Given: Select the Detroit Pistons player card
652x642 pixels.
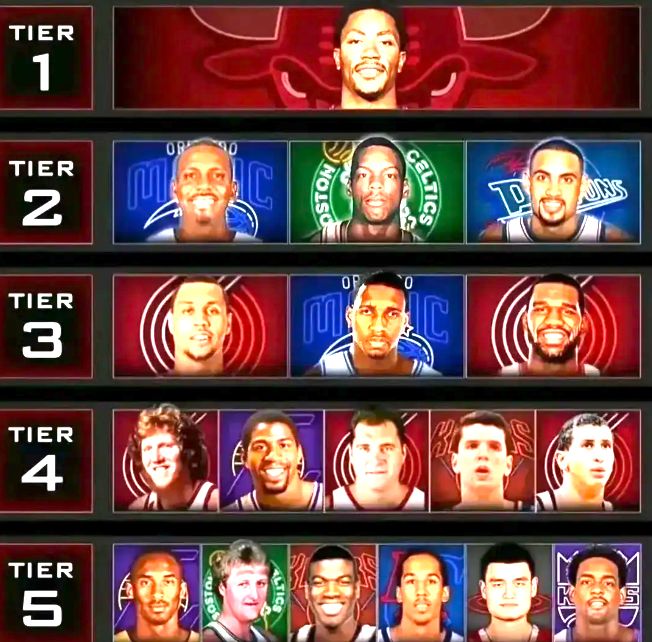Looking at the screenshot, I should (553, 192).
